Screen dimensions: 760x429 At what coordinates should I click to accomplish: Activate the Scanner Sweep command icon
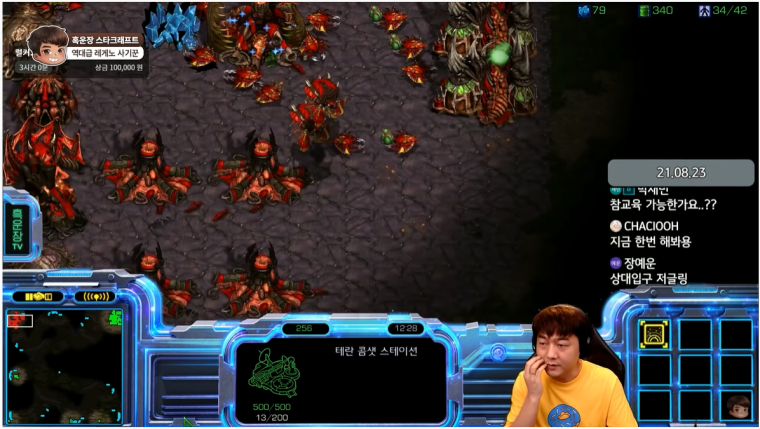654,335
